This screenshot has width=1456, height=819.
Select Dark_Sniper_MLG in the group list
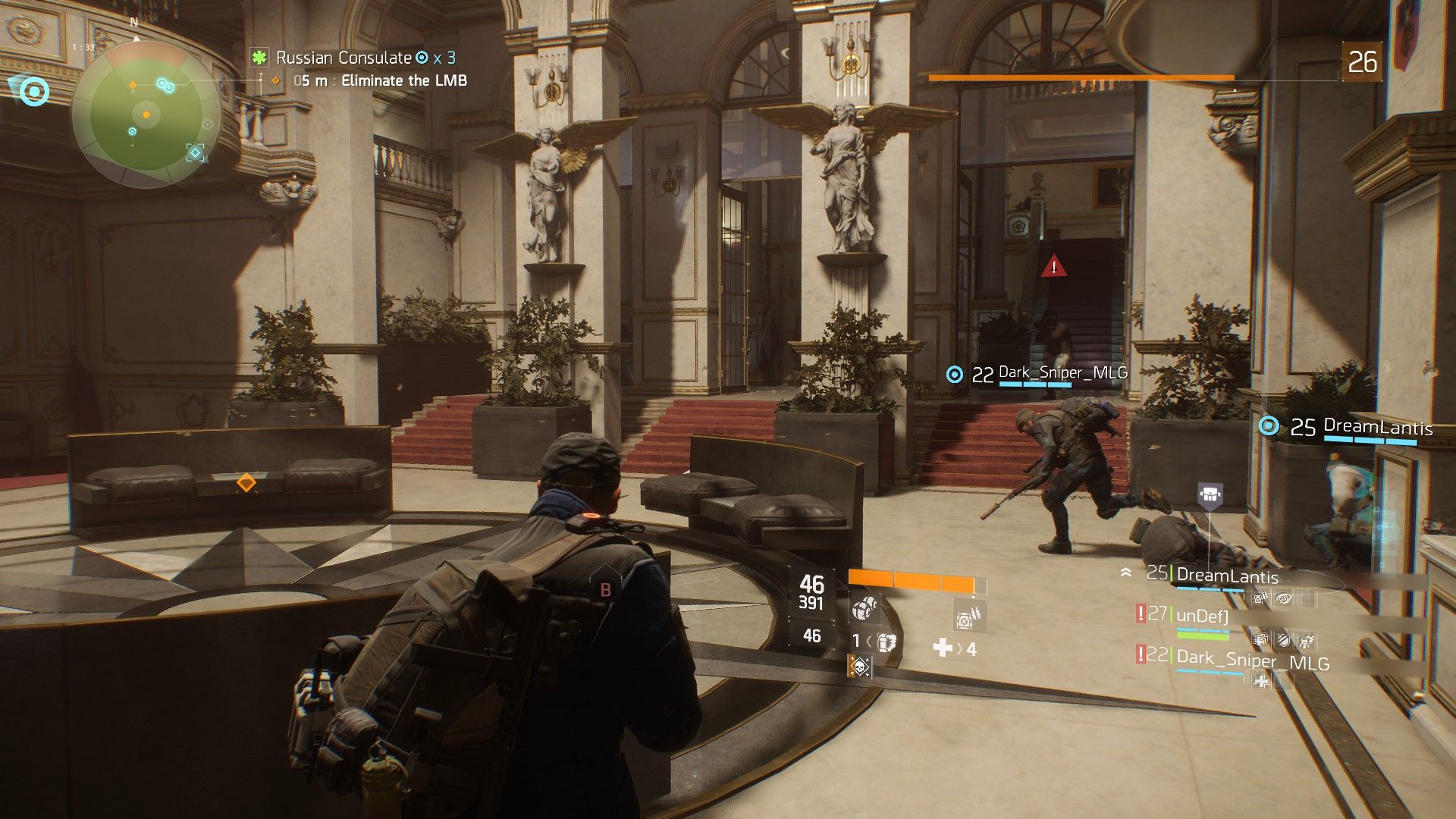point(1253,660)
